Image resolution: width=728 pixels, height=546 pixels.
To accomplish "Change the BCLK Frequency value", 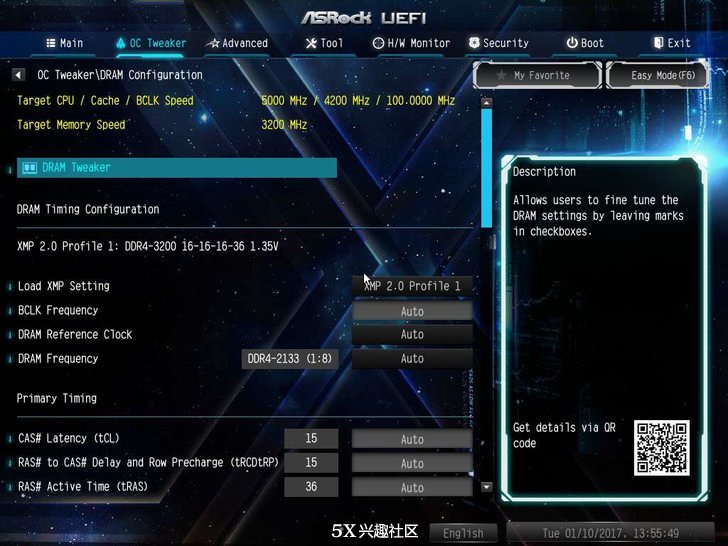I will tap(412, 311).
